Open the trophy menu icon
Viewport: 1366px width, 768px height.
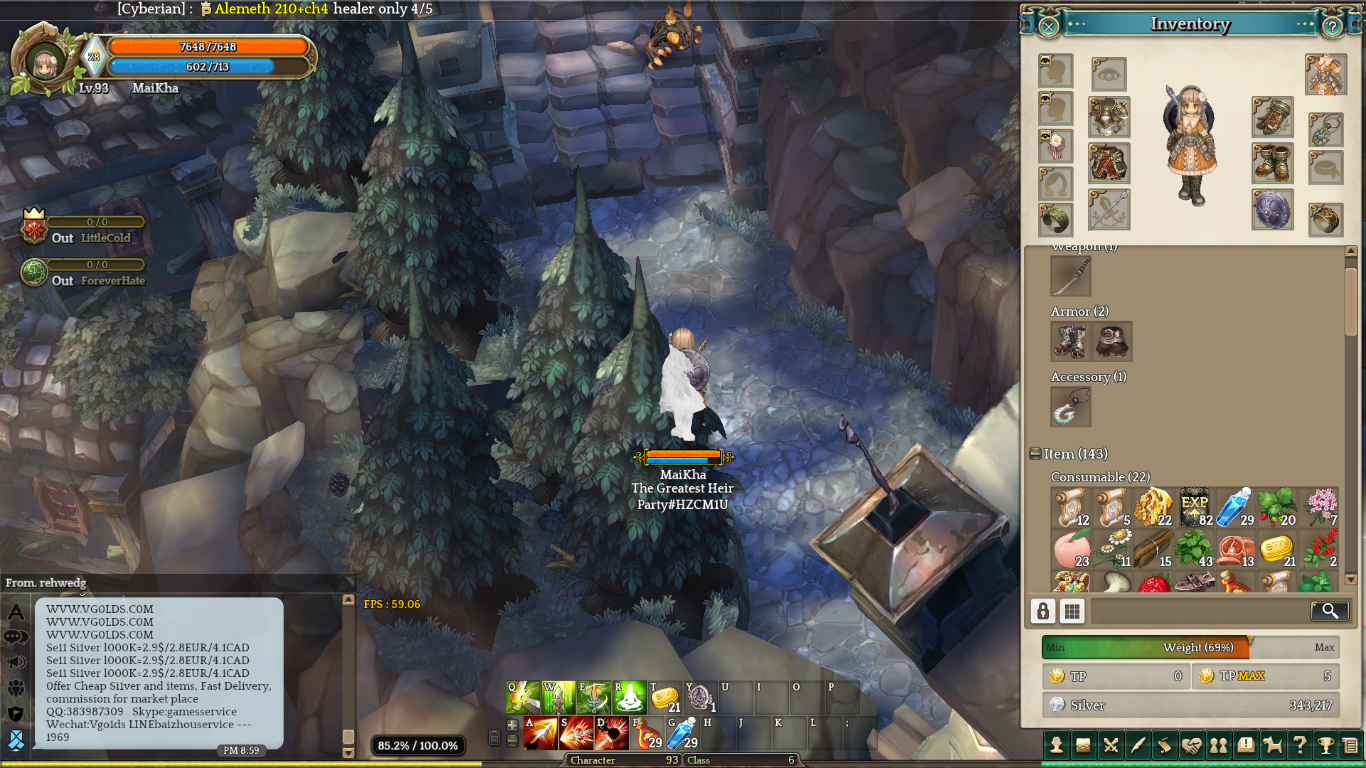tap(1325, 745)
